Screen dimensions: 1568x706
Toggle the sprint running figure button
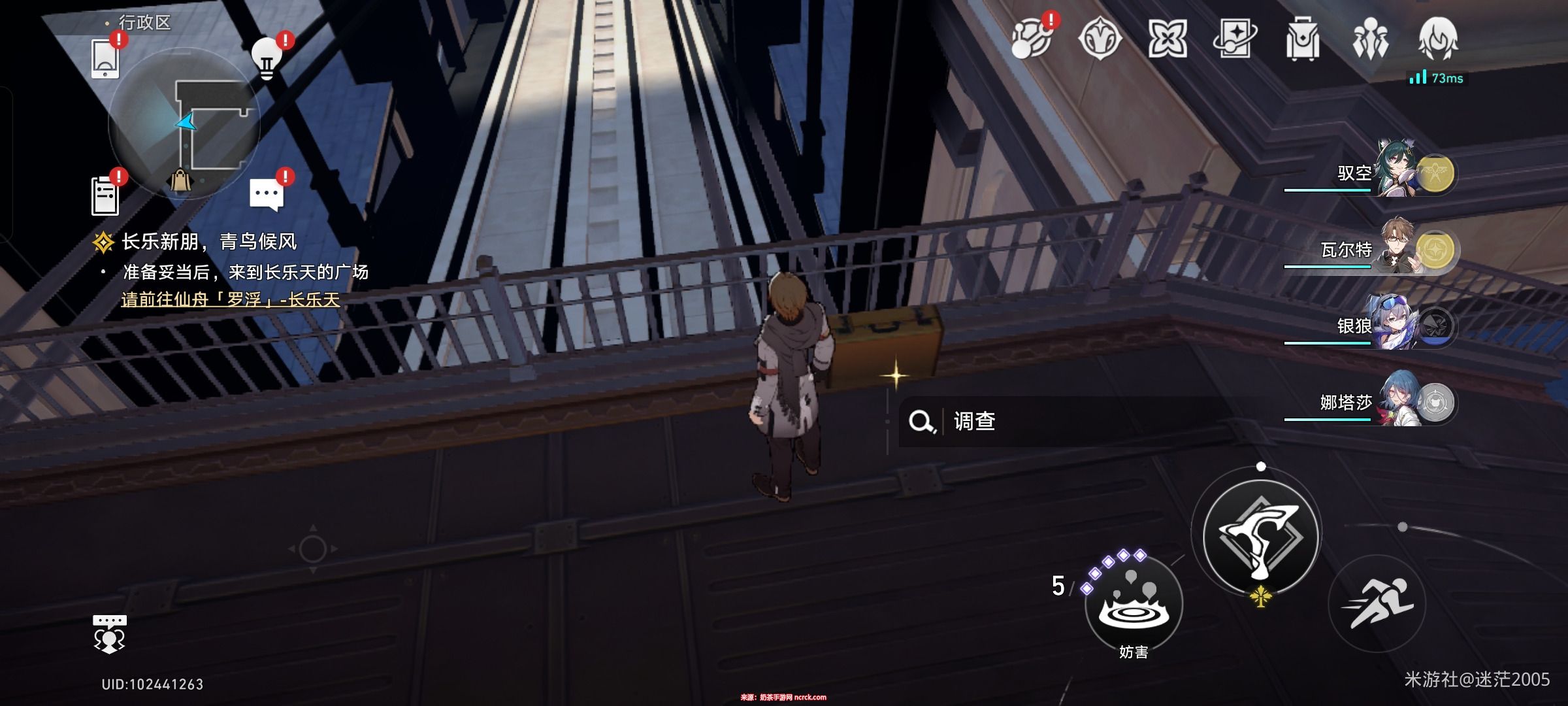[x=1377, y=603]
